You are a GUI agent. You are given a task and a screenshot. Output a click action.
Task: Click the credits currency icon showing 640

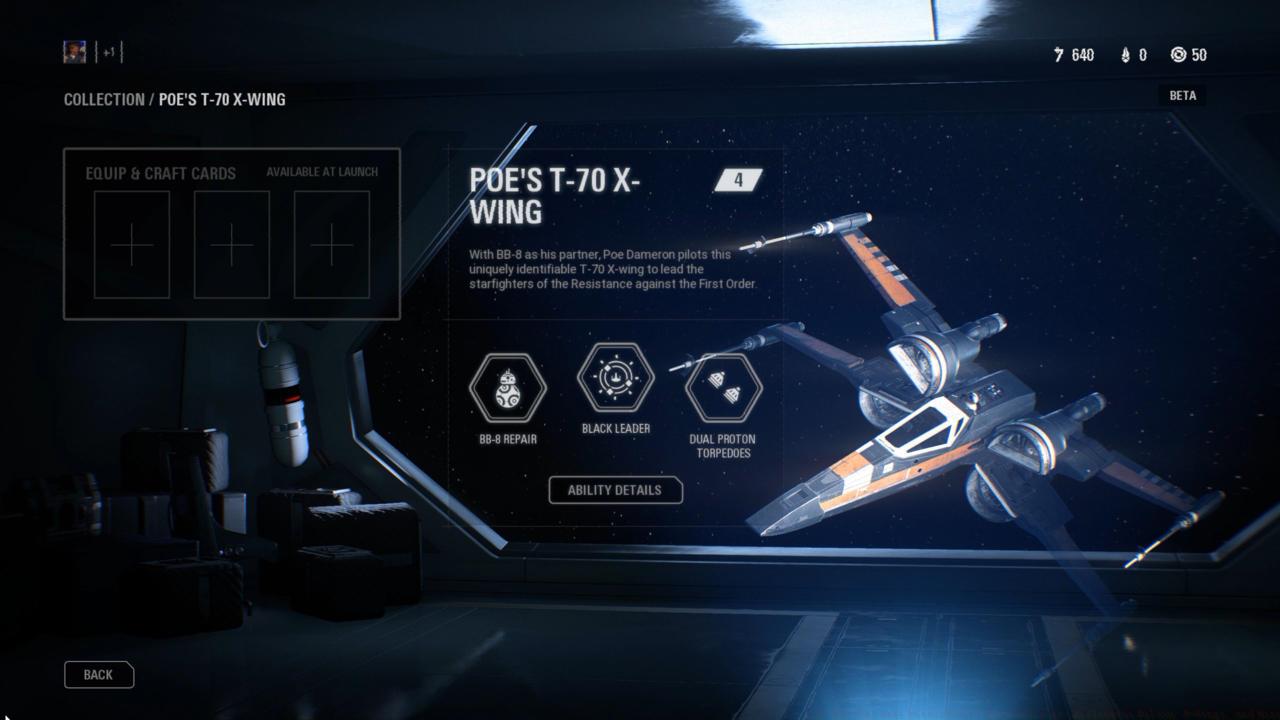(1059, 55)
